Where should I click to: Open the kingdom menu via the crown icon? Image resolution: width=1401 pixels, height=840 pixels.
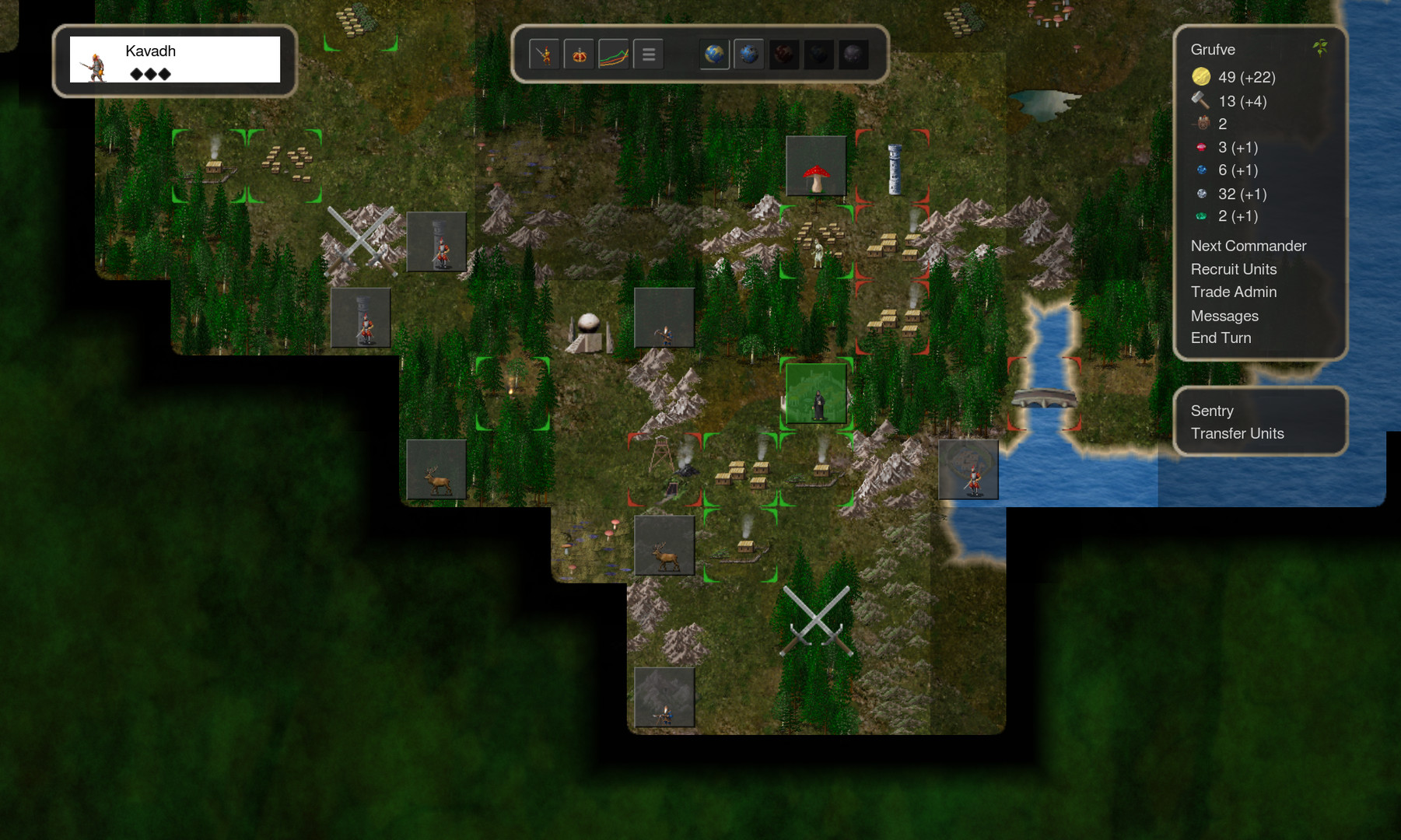pyautogui.click(x=579, y=54)
